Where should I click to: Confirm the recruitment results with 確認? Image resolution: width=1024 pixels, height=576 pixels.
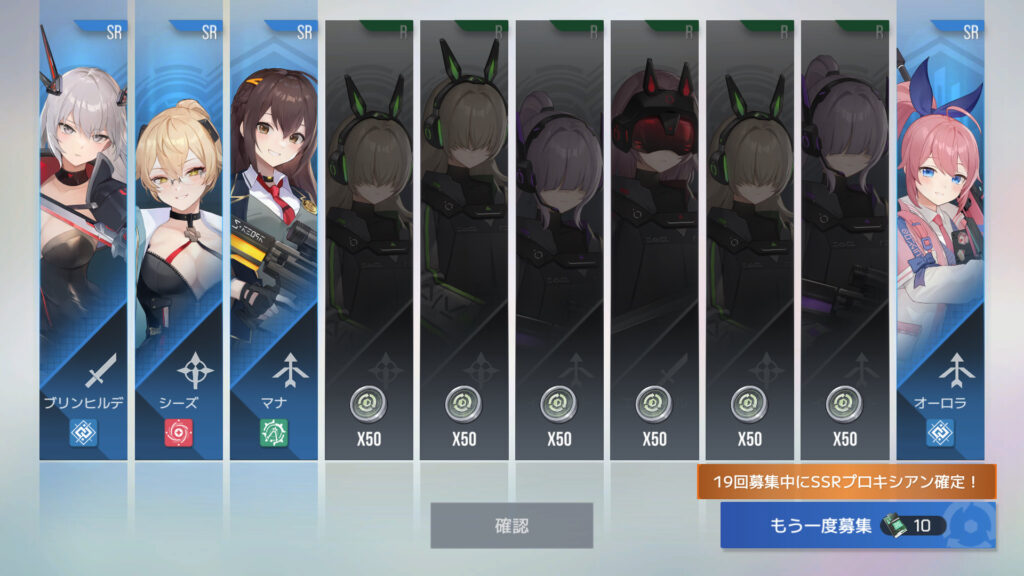(x=511, y=525)
